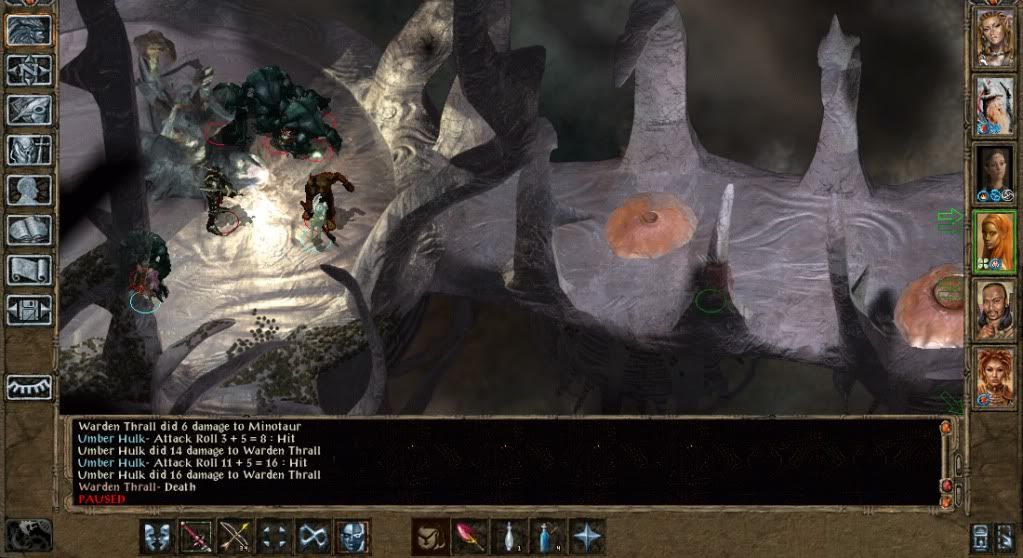Select the white-haired character portrait
Screen dimensions: 1023x558
click(994, 105)
